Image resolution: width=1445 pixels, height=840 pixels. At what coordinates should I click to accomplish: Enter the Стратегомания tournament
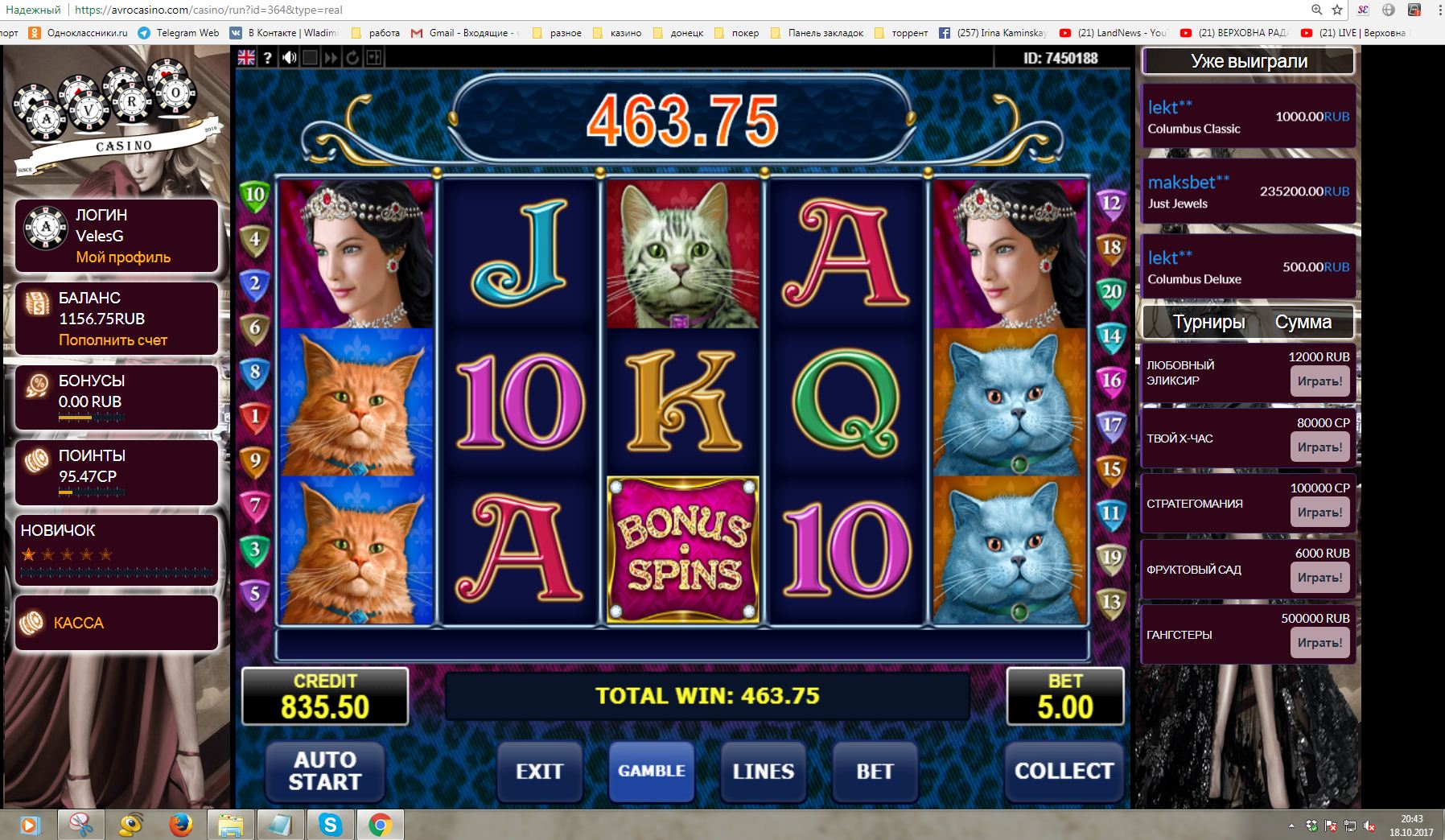coord(1319,513)
